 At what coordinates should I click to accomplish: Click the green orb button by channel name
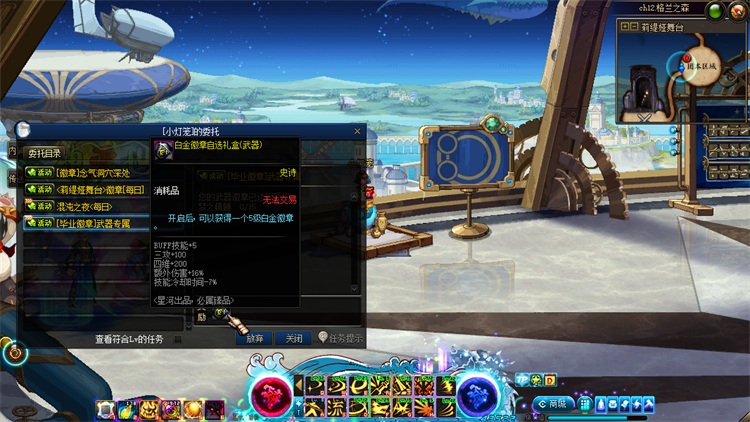point(716,10)
